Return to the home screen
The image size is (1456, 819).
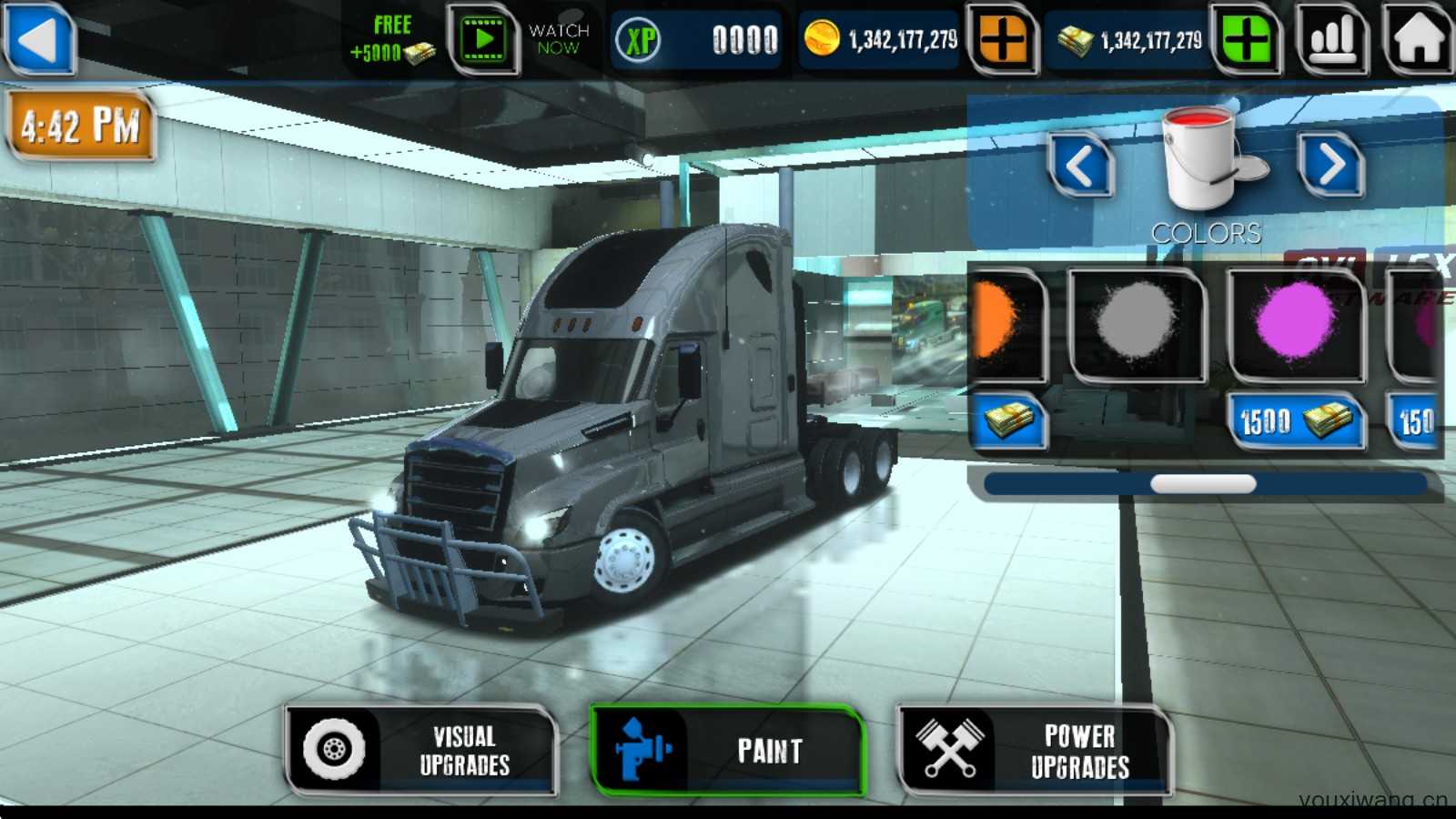point(1418,40)
